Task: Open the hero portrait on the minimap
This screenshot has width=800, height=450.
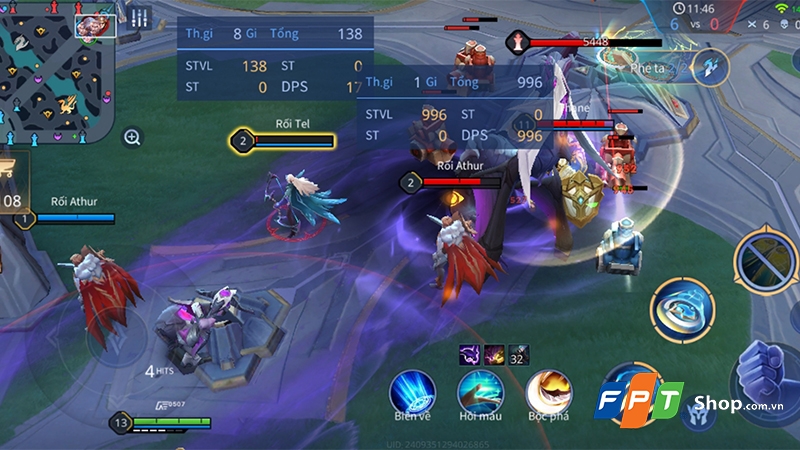Action: click(x=95, y=24)
